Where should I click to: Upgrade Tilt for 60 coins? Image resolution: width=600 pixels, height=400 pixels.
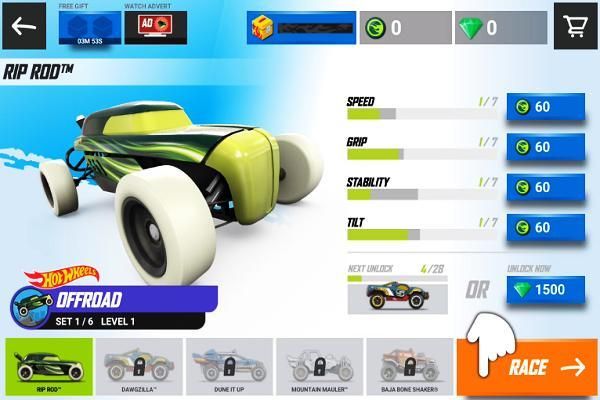(x=544, y=227)
